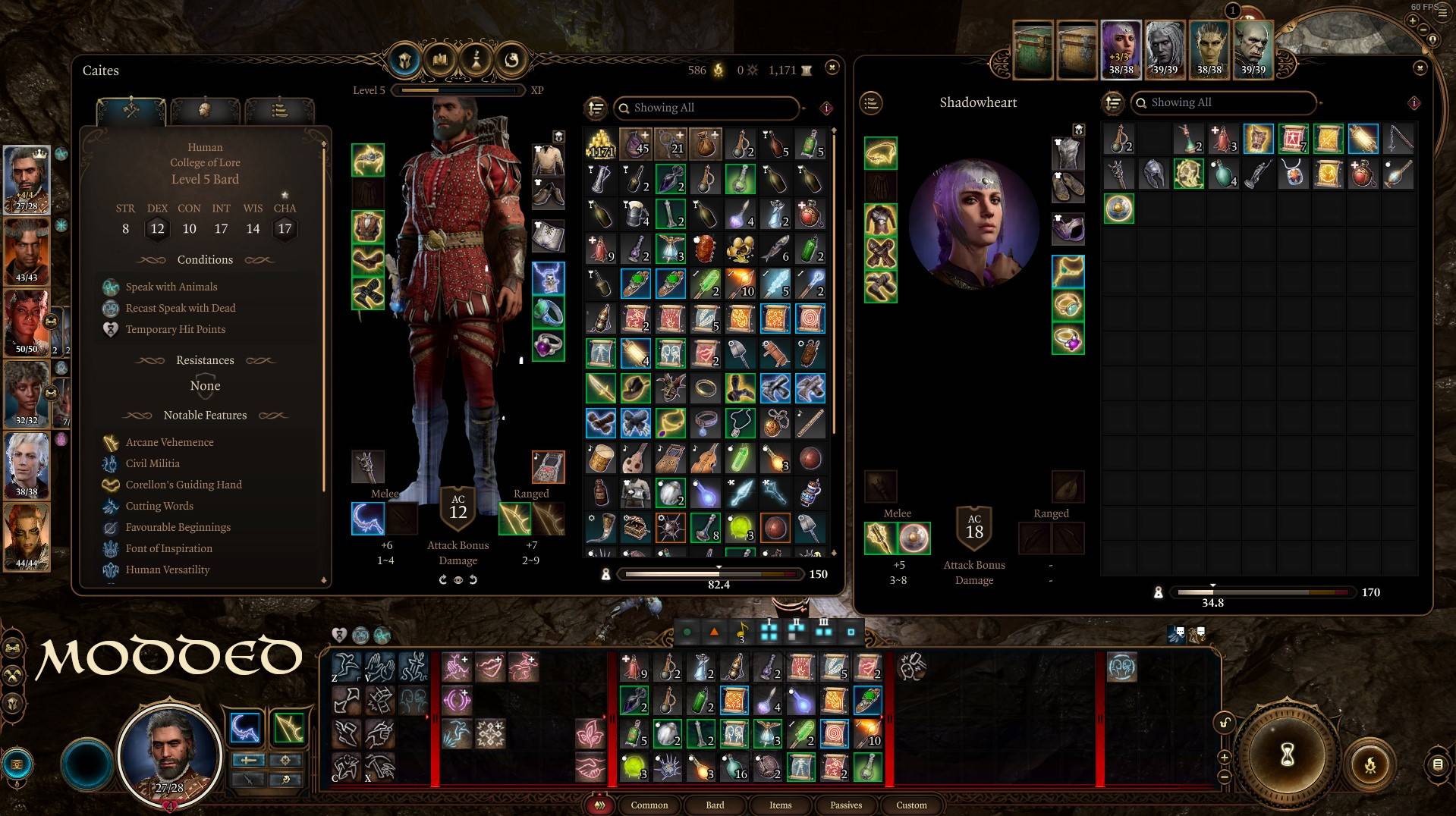Click the sort icon left of Caites' search bar
This screenshot has width=1456, height=816.
click(x=596, y=108)
